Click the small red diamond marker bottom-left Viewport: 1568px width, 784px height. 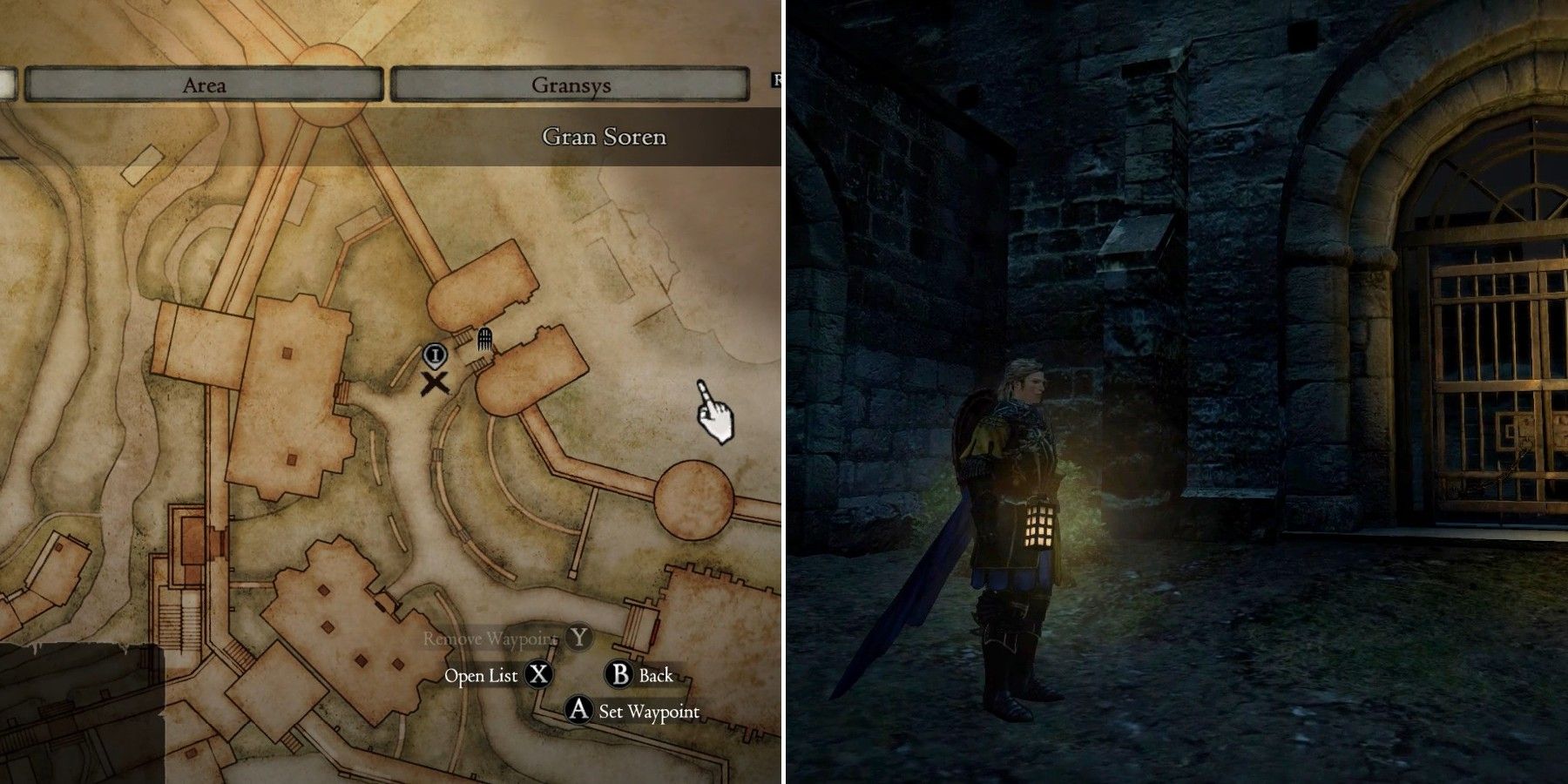pyautogui.click(x=59, y=547)
